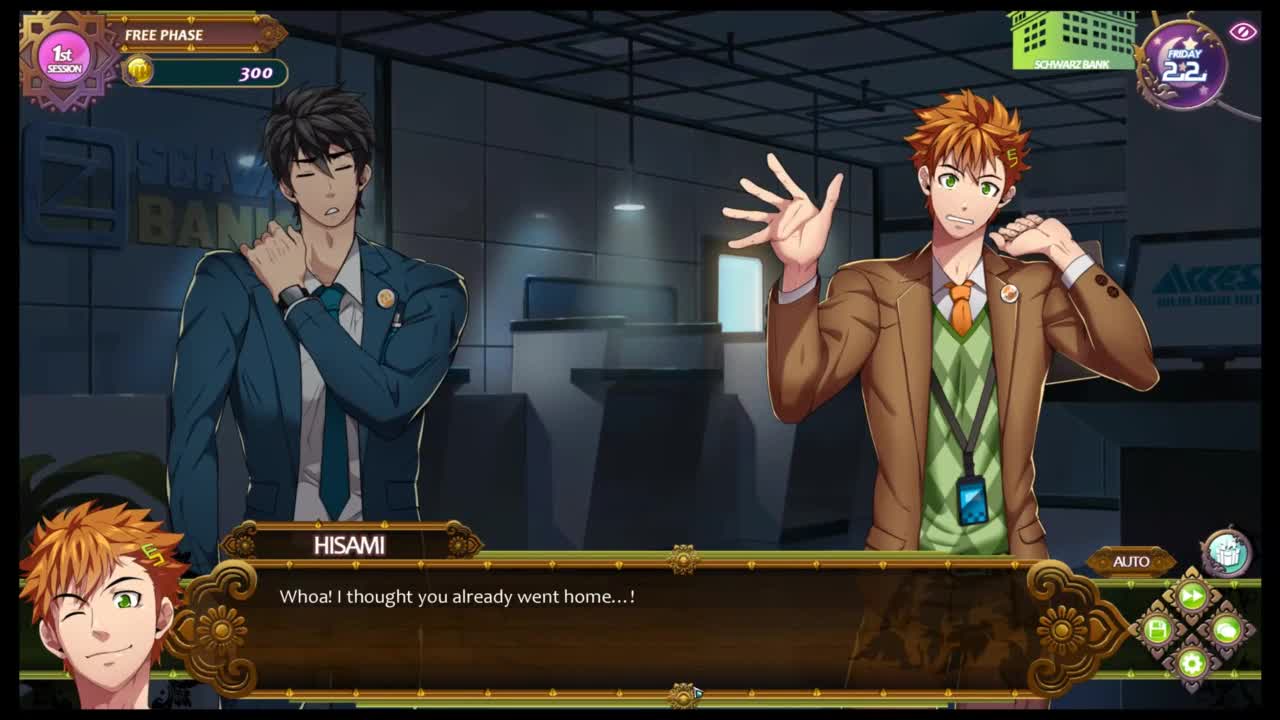Screen dimensions: 1280x720
Task: Click the Schwarz Bank location icon
Action: [1073, 41]
